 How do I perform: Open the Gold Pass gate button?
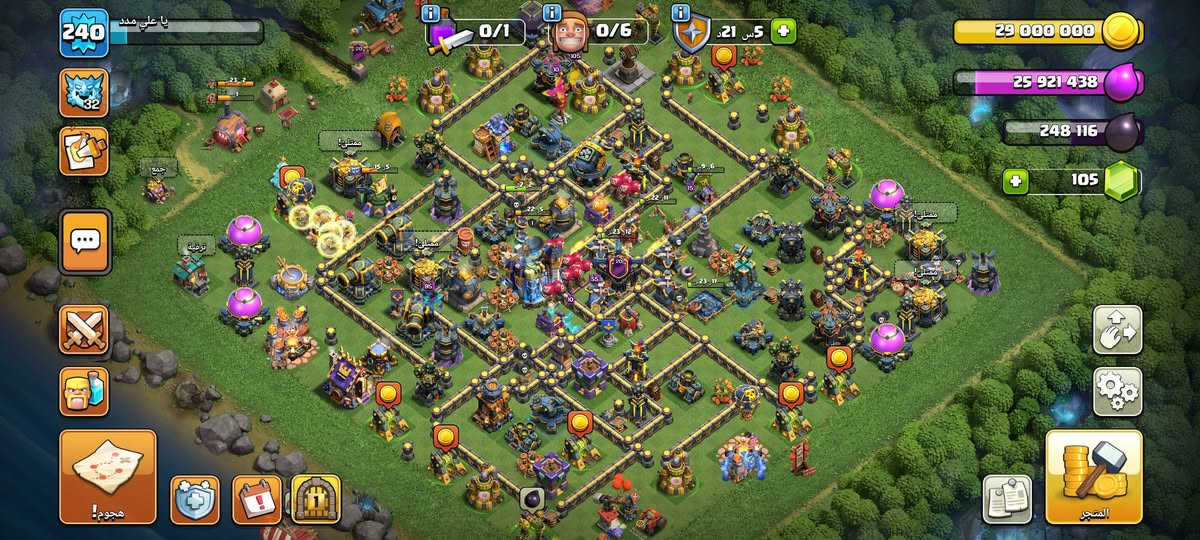click(x=316, y=499)
